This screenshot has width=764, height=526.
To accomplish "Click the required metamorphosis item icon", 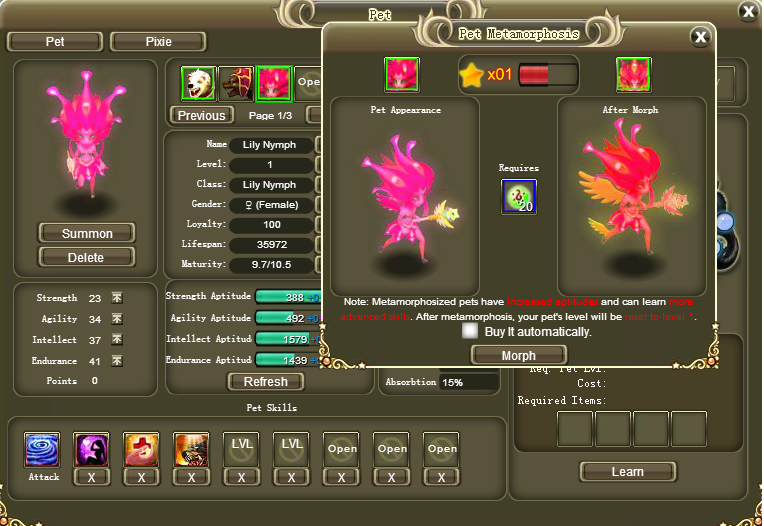I will point(519,196).
